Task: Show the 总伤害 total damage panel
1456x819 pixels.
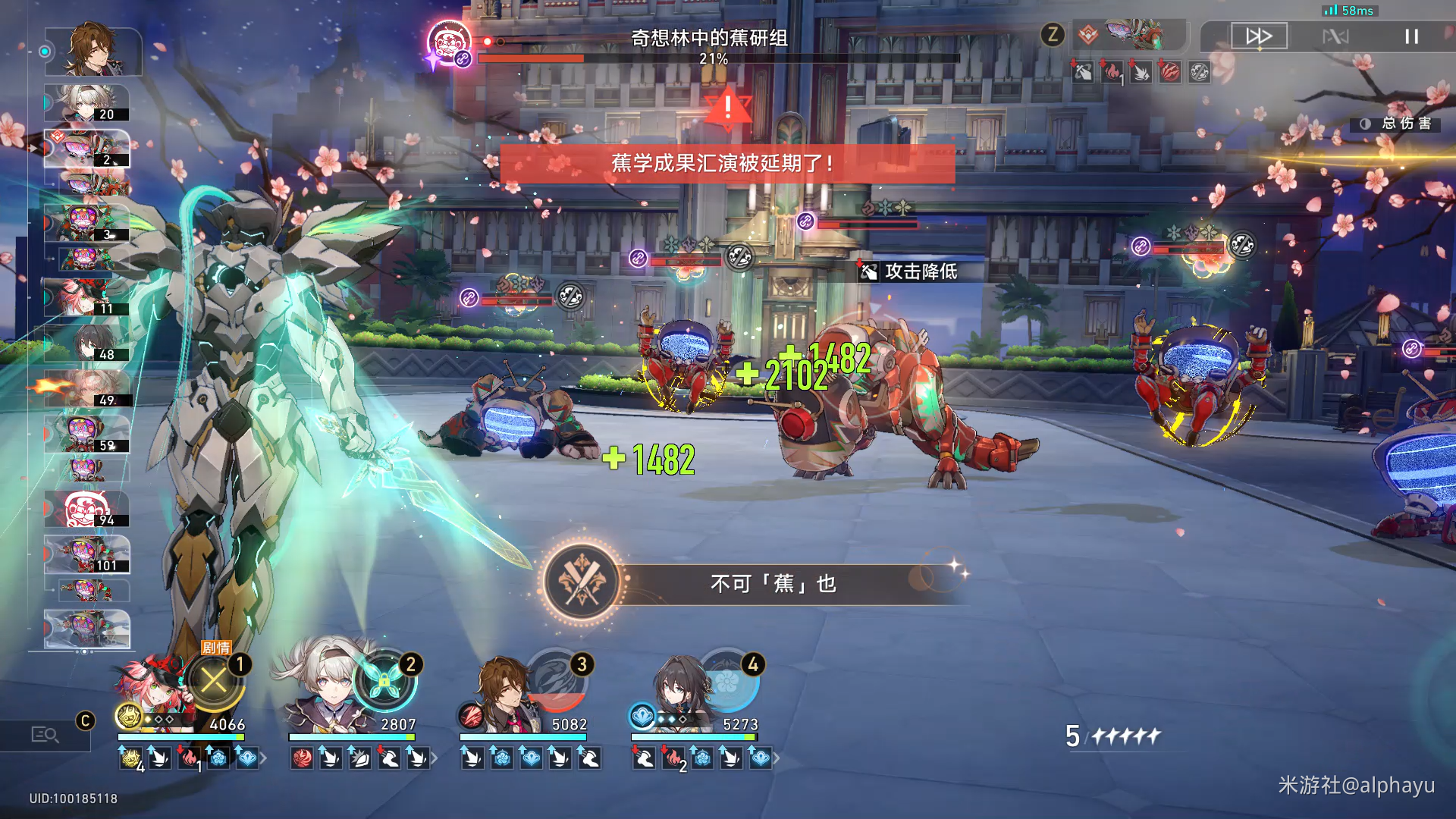Action: point(1397,124)
